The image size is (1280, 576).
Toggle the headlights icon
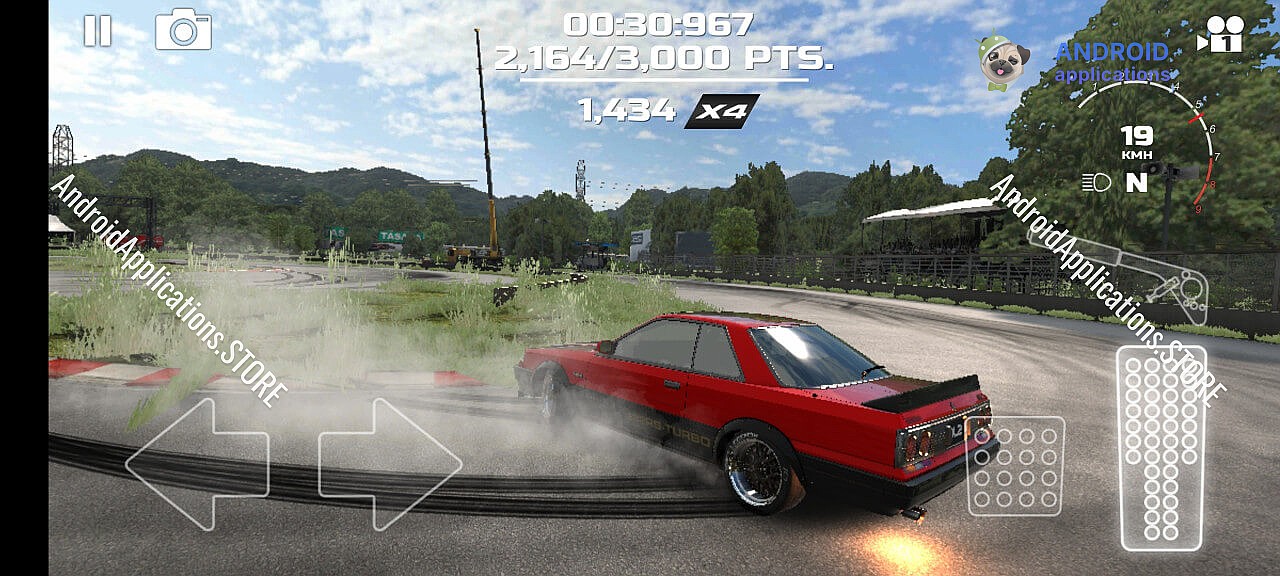coord(1096,182)
